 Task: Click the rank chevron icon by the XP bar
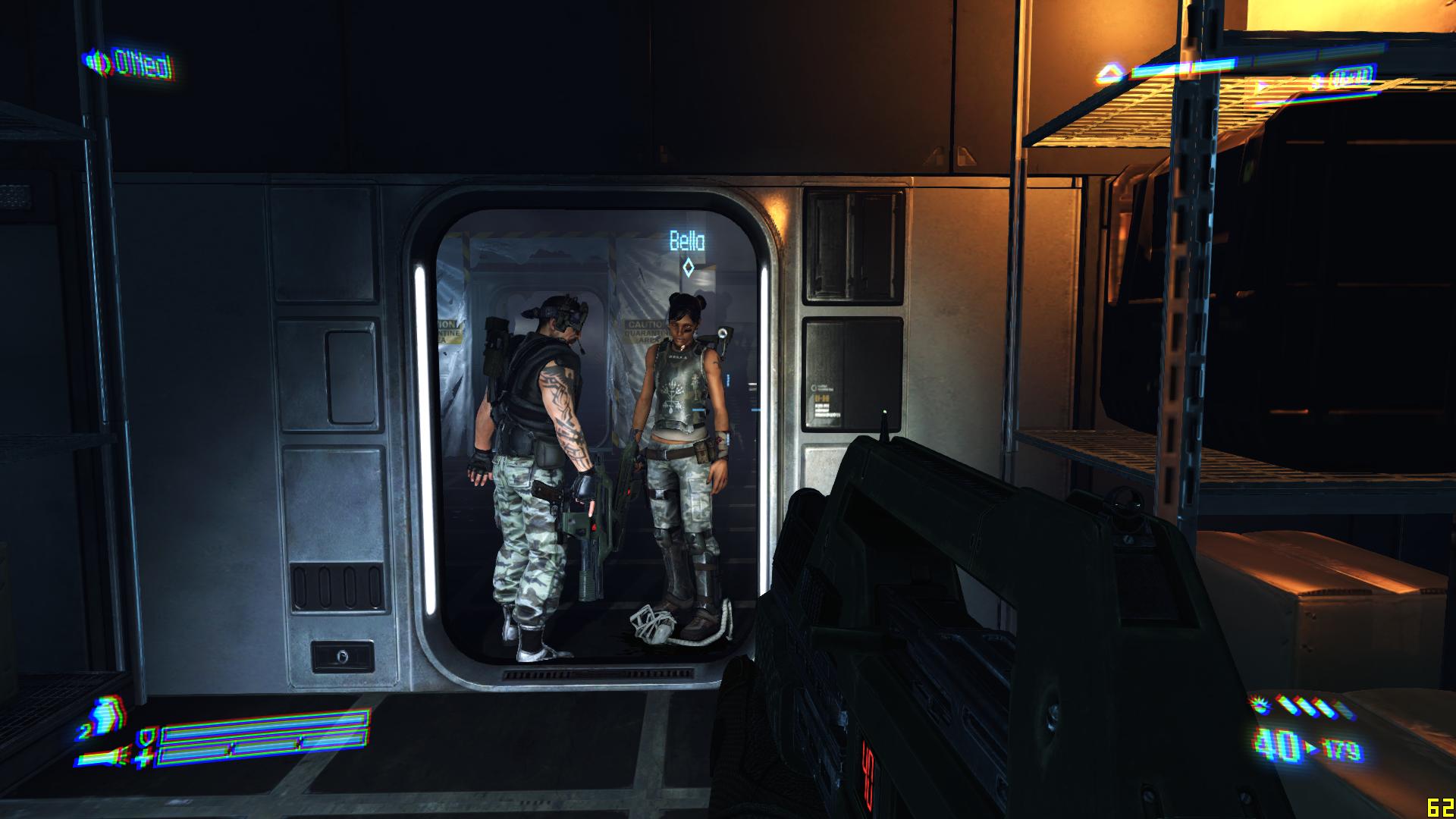(1110, 74)
